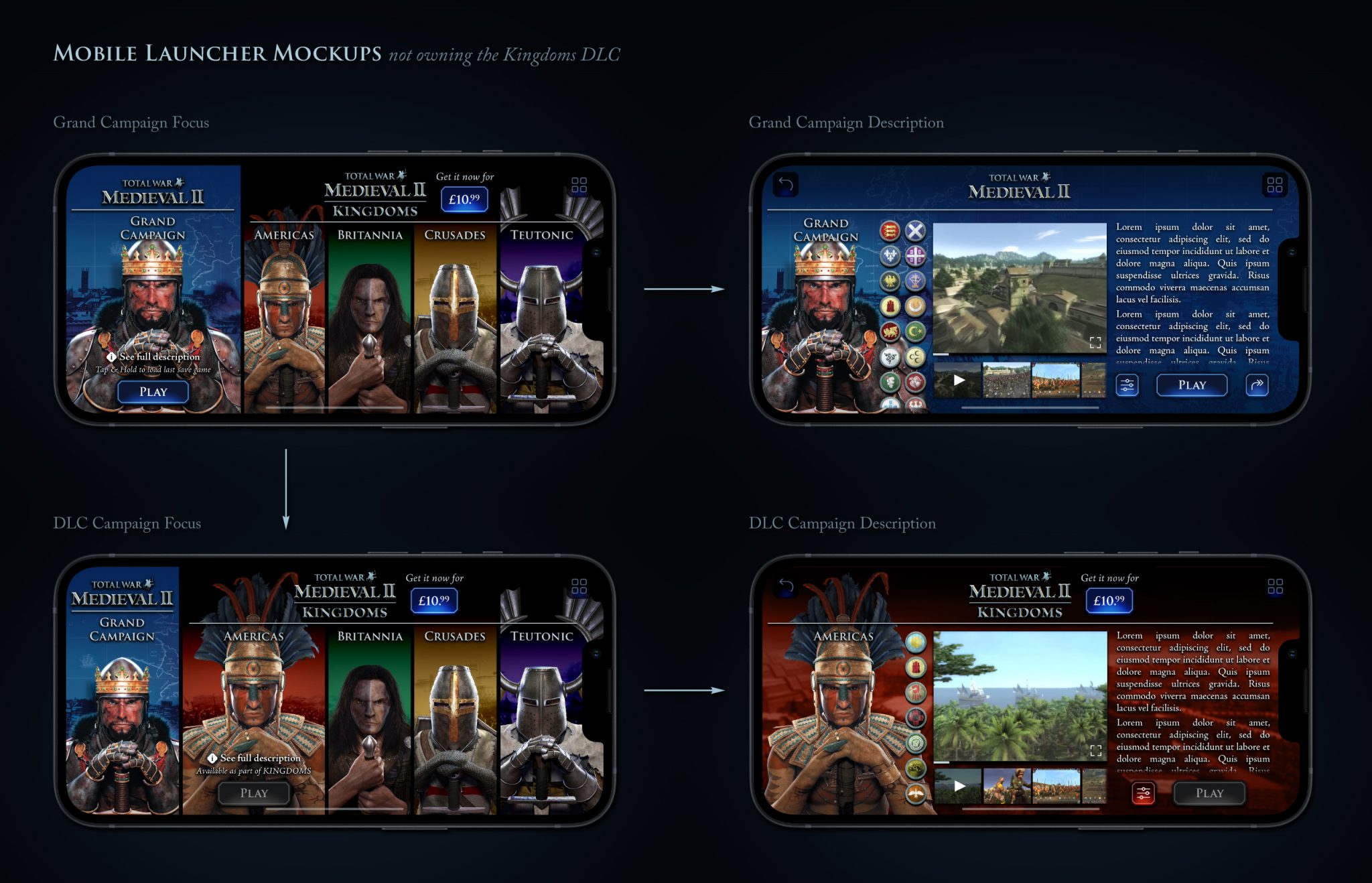Tap blue PLAY between sliders and share icons
This screenshot has height=883, width=1372.
click(x=1192, y=385)
